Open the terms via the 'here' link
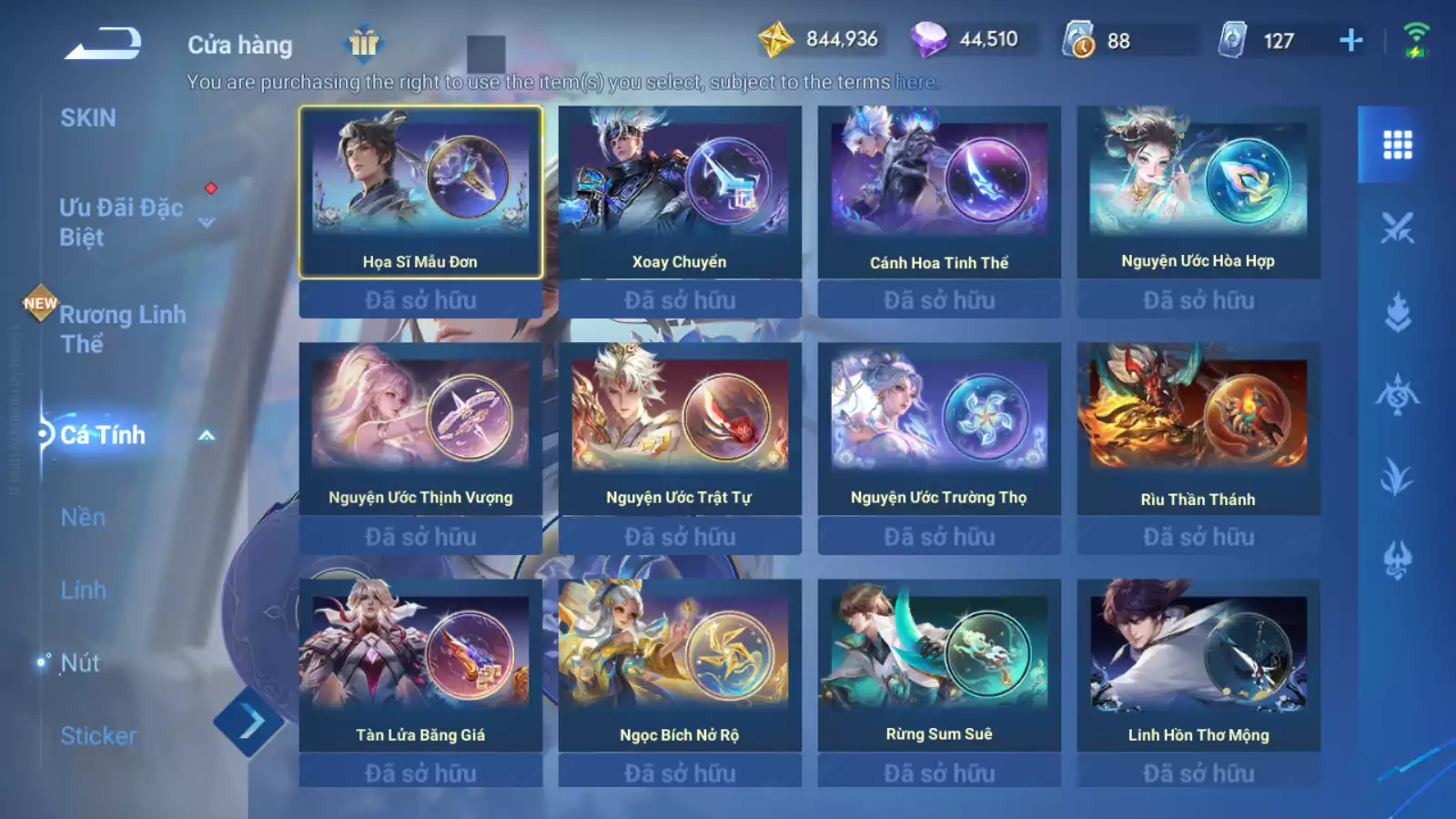Screen dimensions: 1456x819 (x=915, y=81)
